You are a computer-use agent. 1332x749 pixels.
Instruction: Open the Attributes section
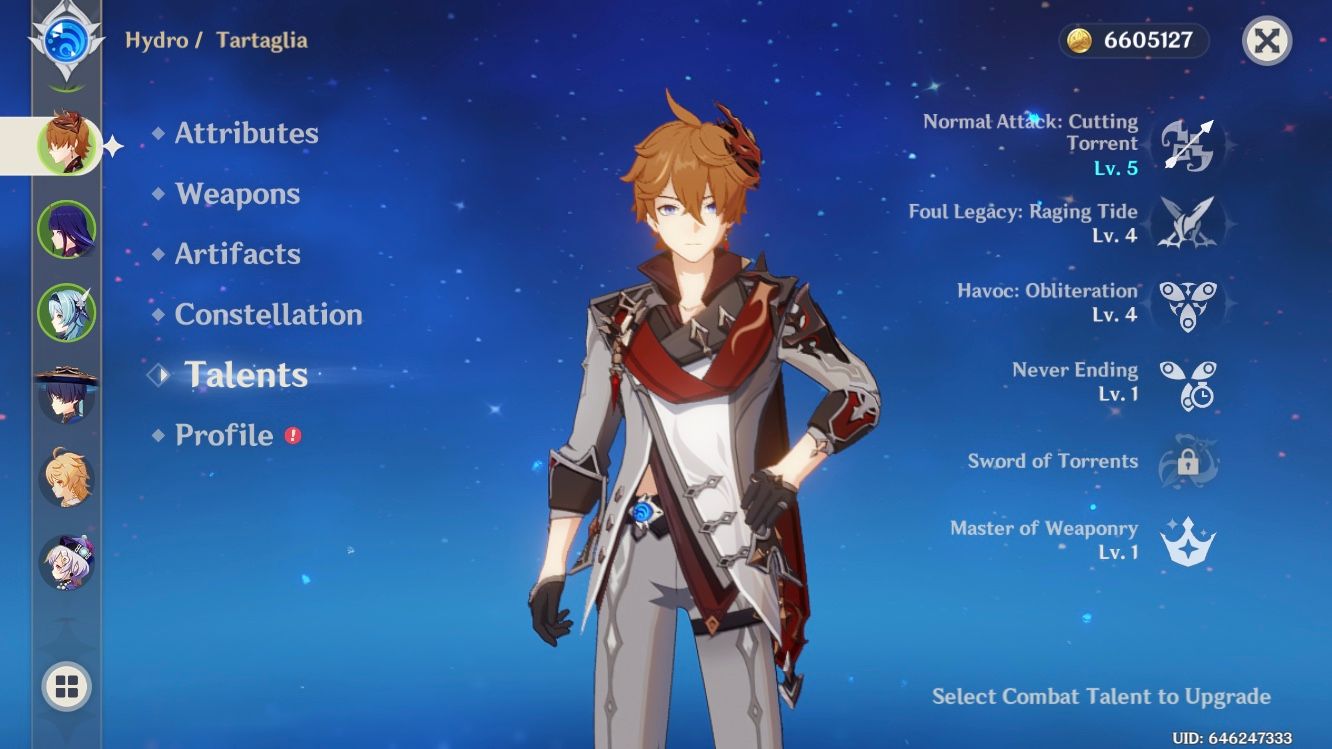245,133
